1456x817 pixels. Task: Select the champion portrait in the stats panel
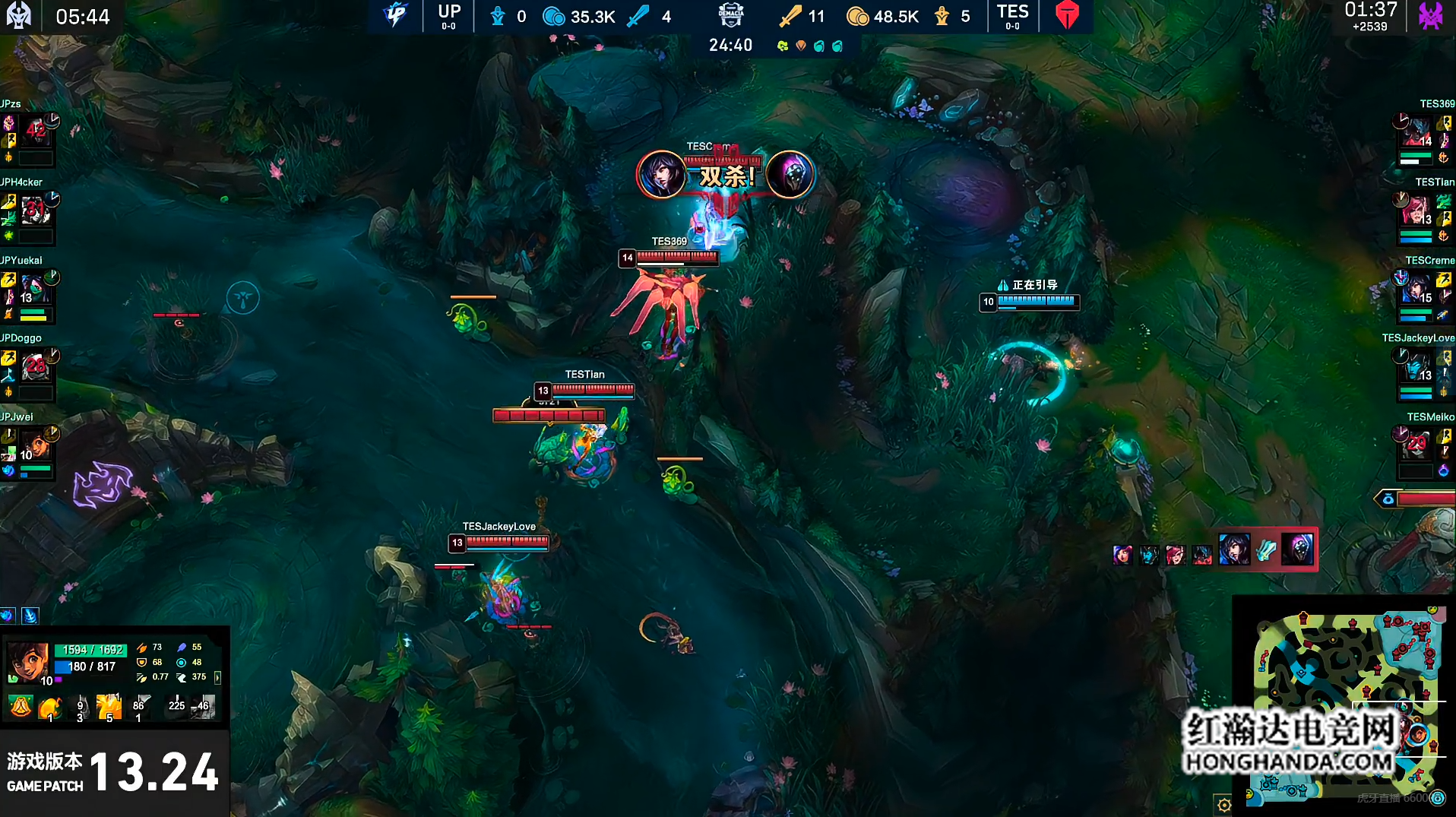point(28,661)
